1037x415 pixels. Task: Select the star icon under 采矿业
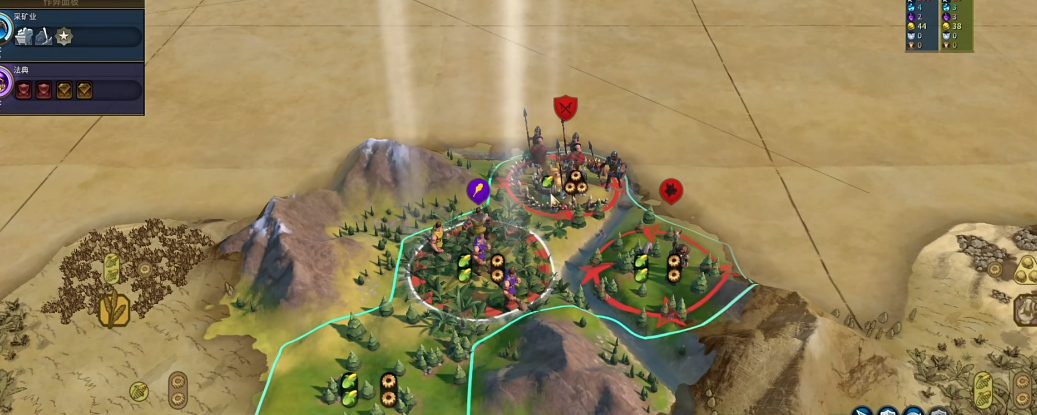(x=64, y=37)
